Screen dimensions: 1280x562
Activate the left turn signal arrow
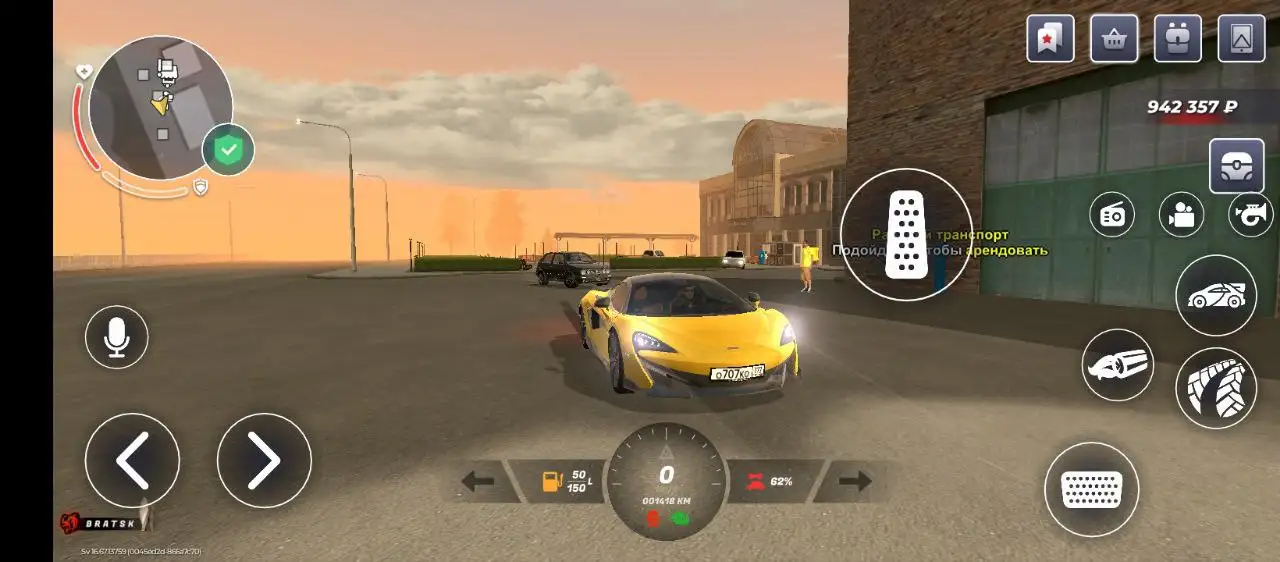pyautogui.click(x=478, y=482)
